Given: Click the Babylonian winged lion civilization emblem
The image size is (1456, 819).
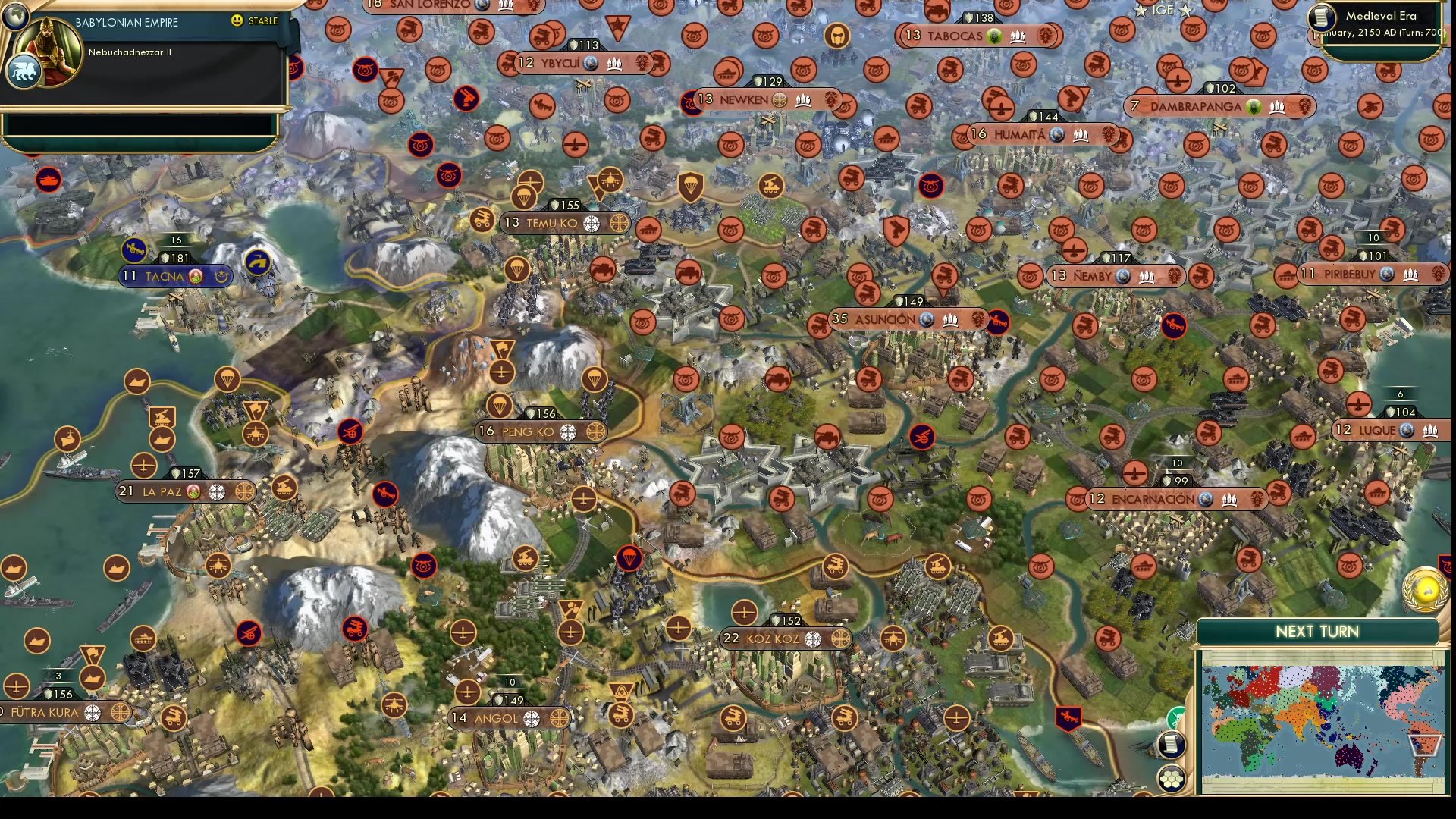Looking at the screenshot, I should click(24, 71).
